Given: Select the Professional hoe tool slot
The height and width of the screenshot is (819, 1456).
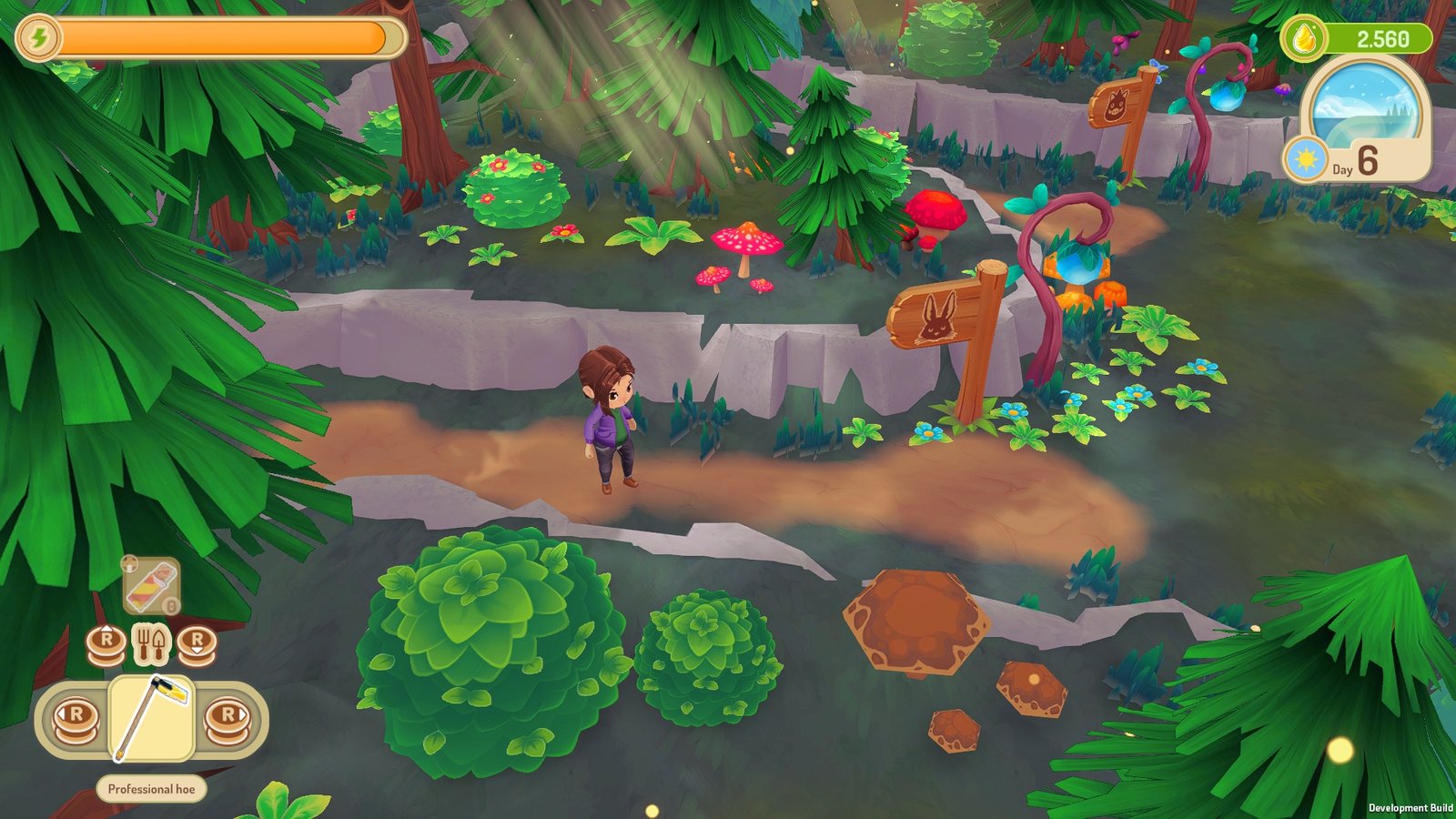Looking at the screenshot, I should coord(151,718).
